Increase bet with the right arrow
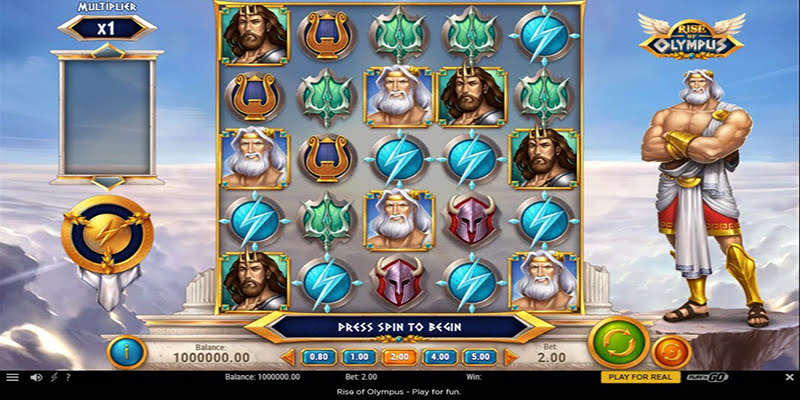The width and height of the screenshot is (800, 400). pyautogui.click(x=511, y=356)
